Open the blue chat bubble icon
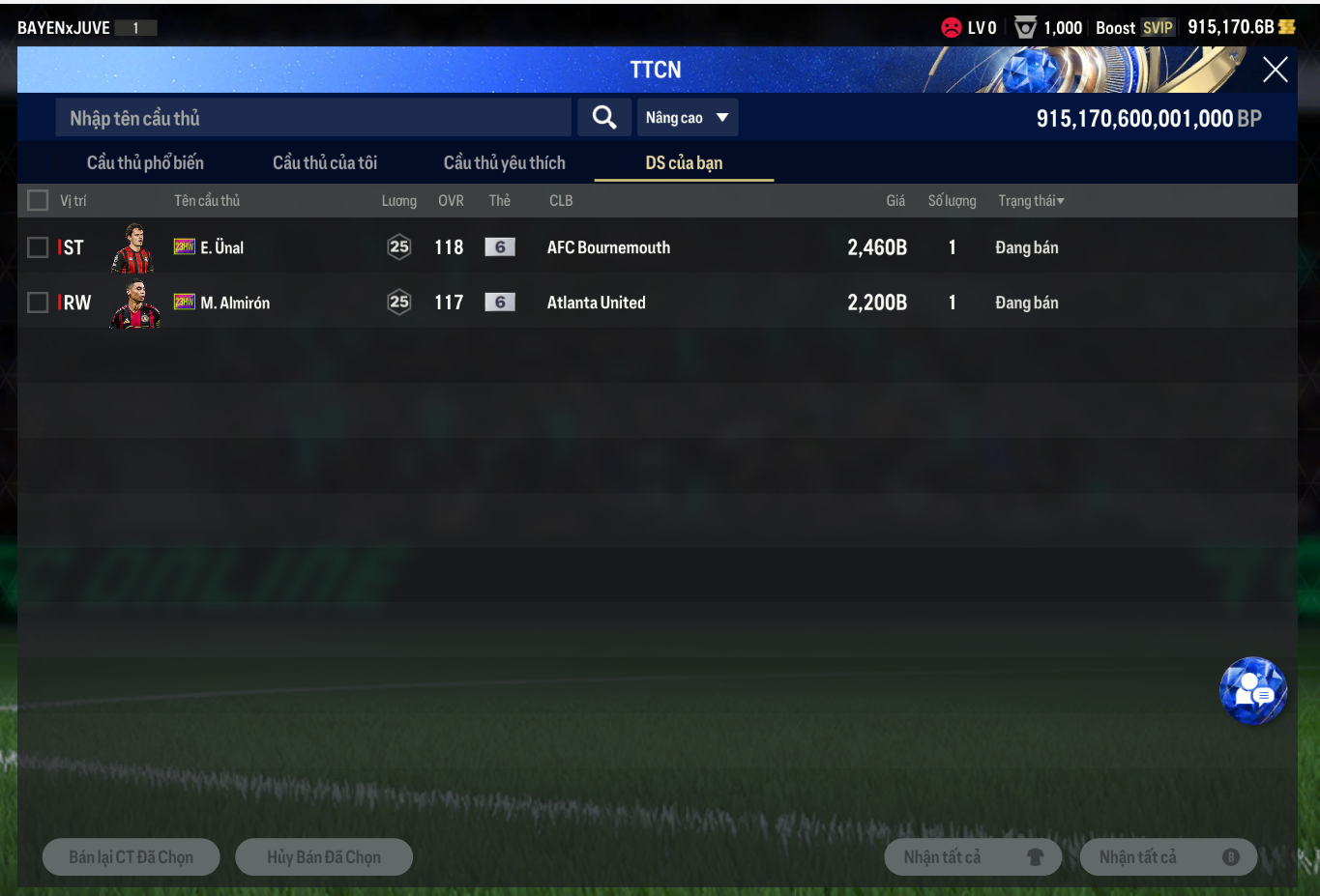The width and height of the screenshot is (1320, 896). click(1253, 691)
